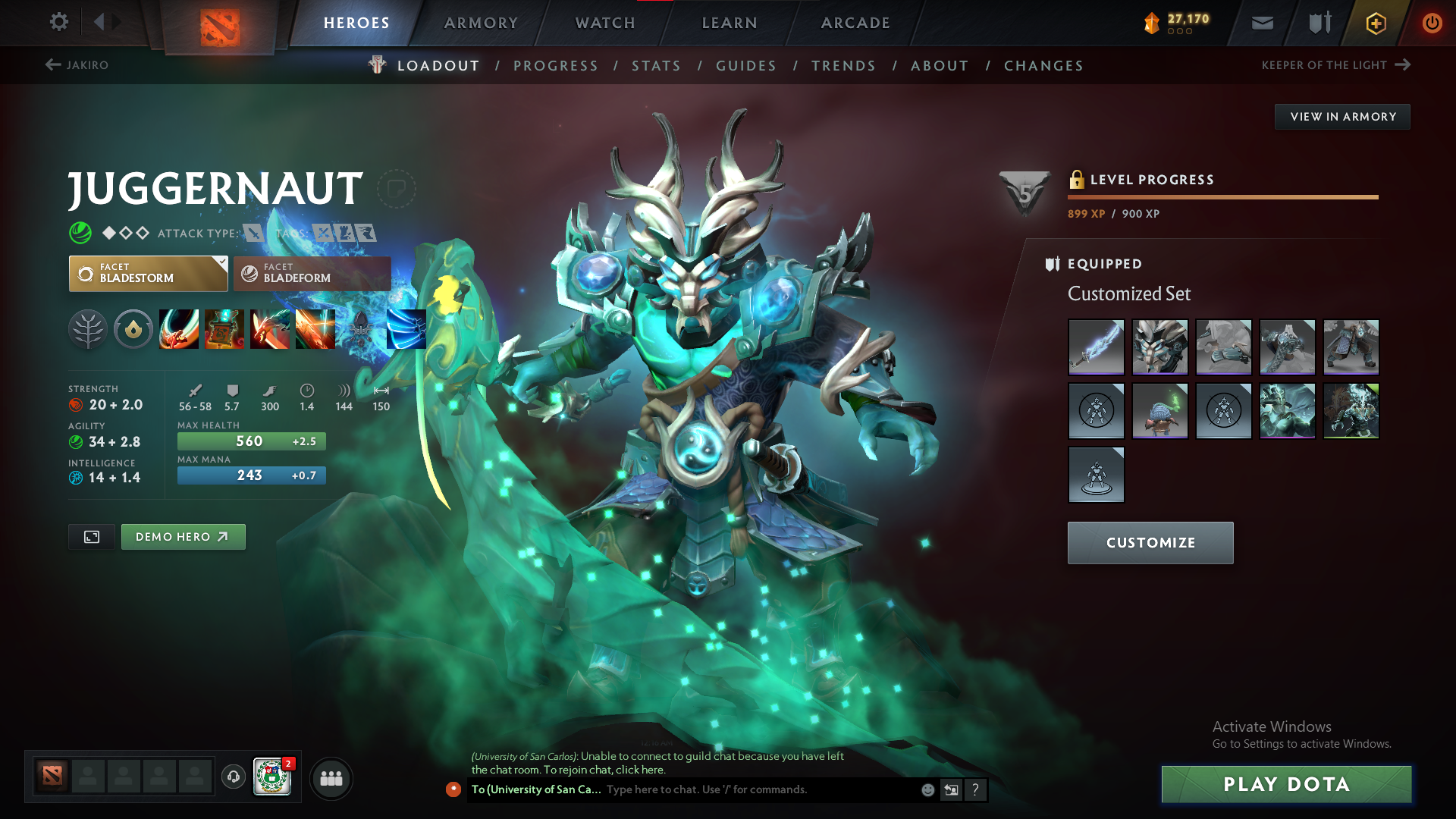Open the Dota Plus hexagon icon
1456x819 pixels.
pos(1375,23)
